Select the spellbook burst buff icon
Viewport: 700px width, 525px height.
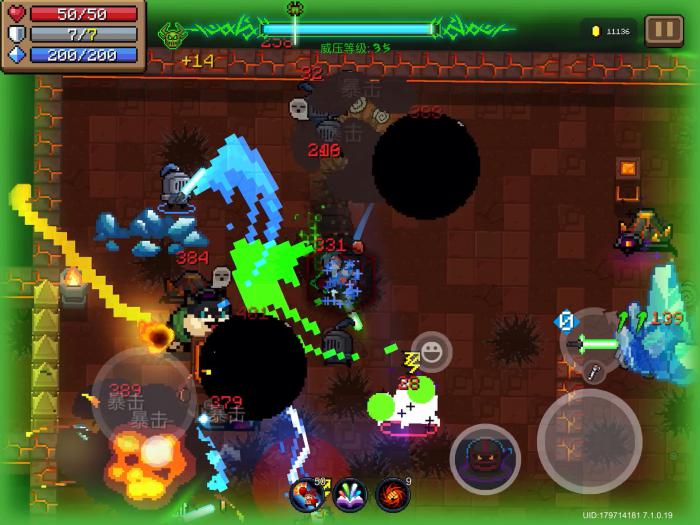coord(349,494)
